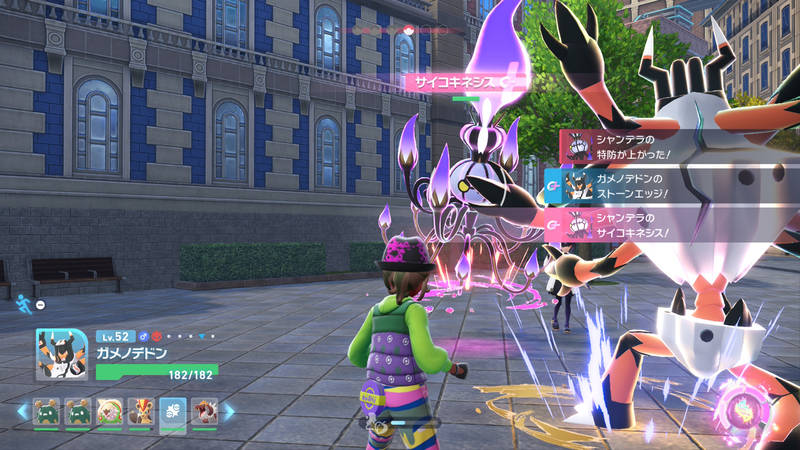
Task: Click the left arrow of the party bar
Action: [x=22, y=411]
